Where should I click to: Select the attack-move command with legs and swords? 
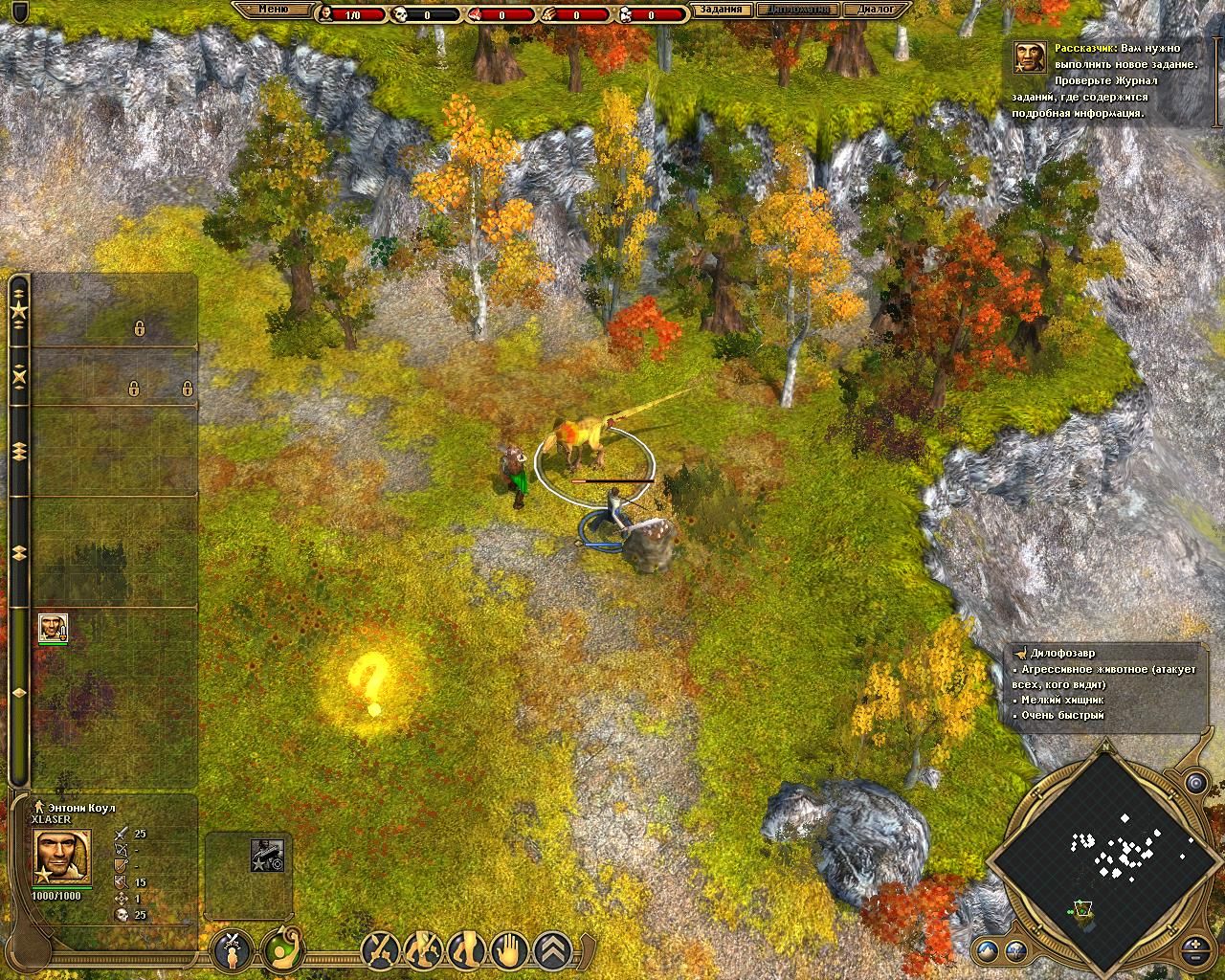(424, 950)
